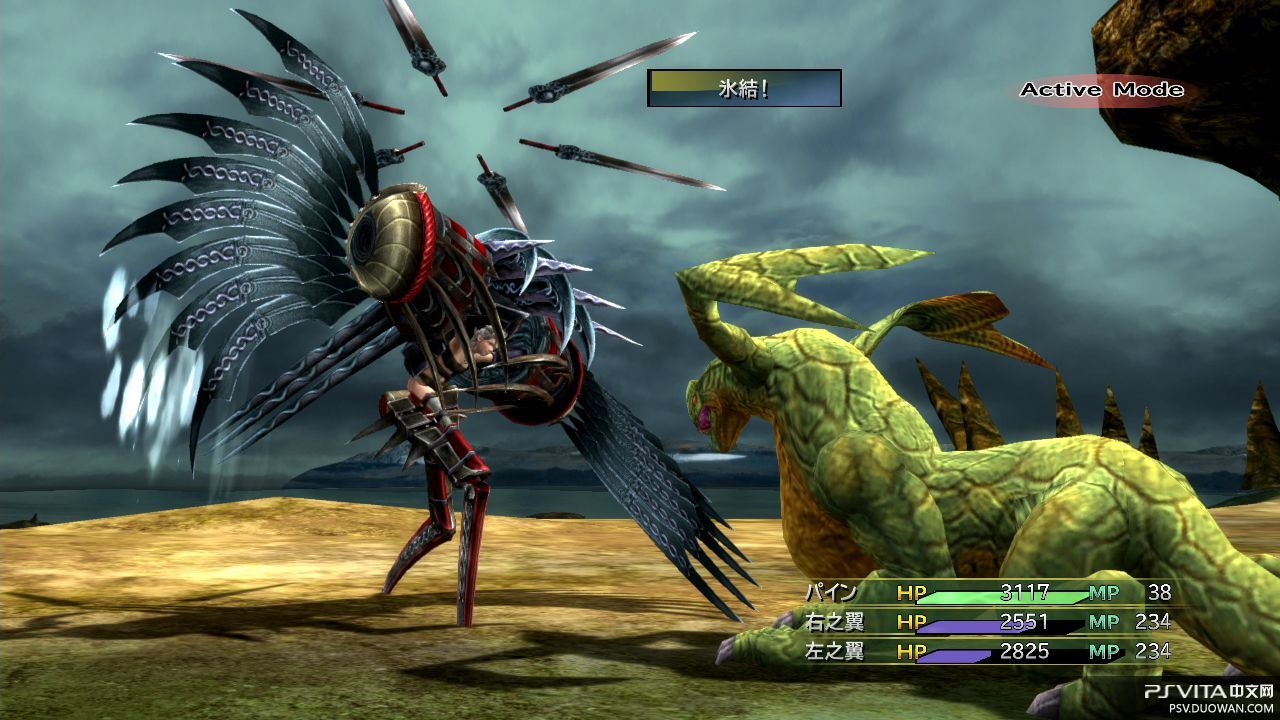Click the 氷結! ability name banner
This screenshot has height=720, width=1280.
pyautogui.click(x=744, y=88)
